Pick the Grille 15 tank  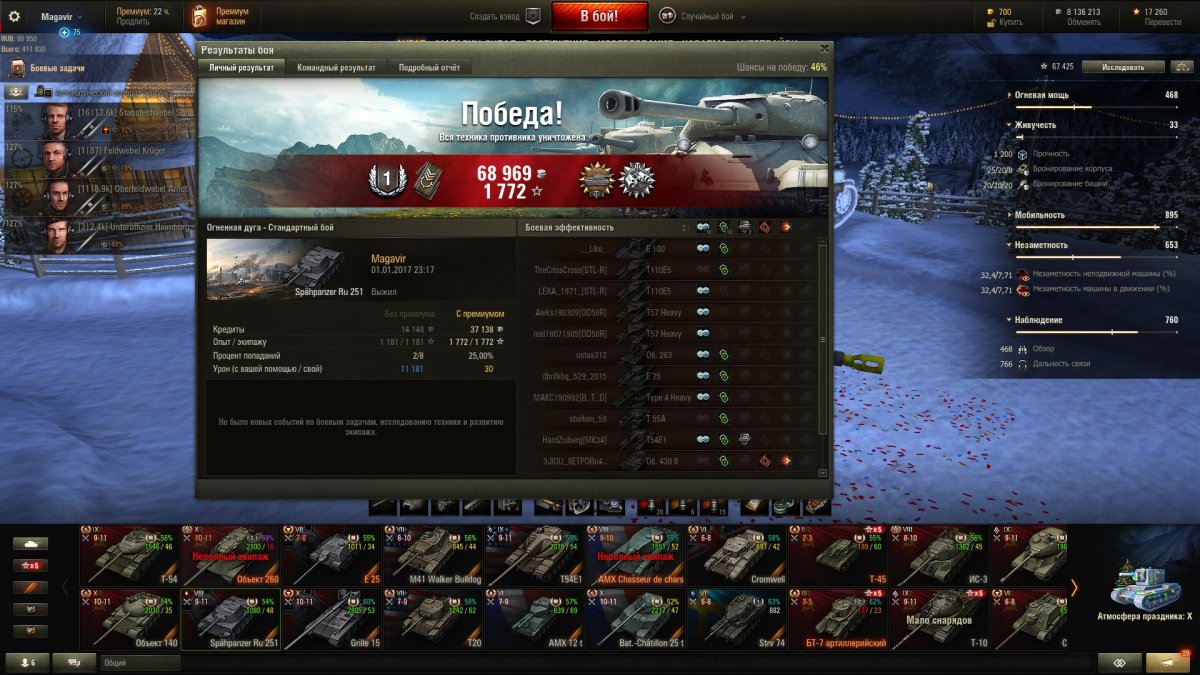(x=331, y=619)
